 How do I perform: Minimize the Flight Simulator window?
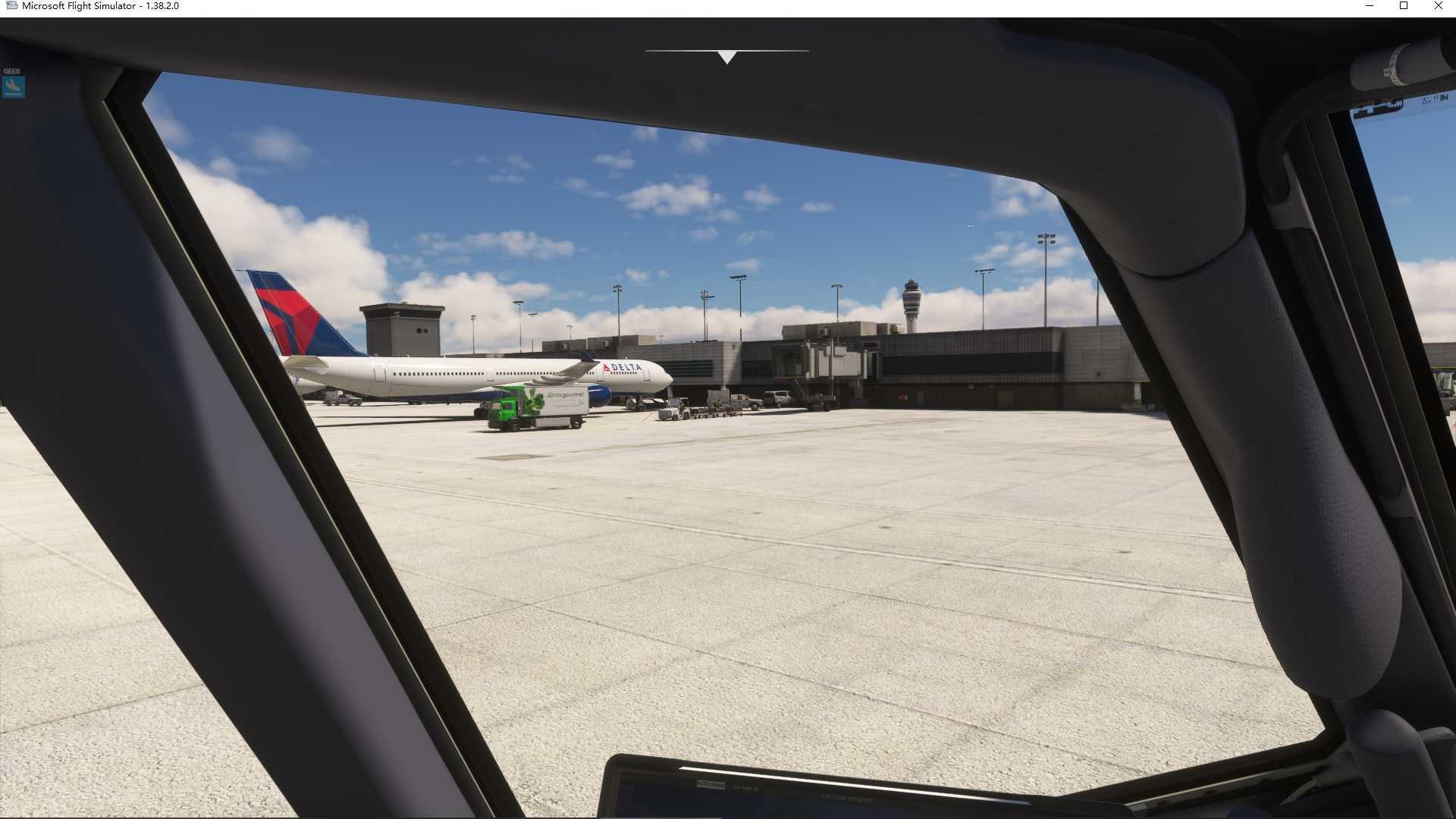1370,6
